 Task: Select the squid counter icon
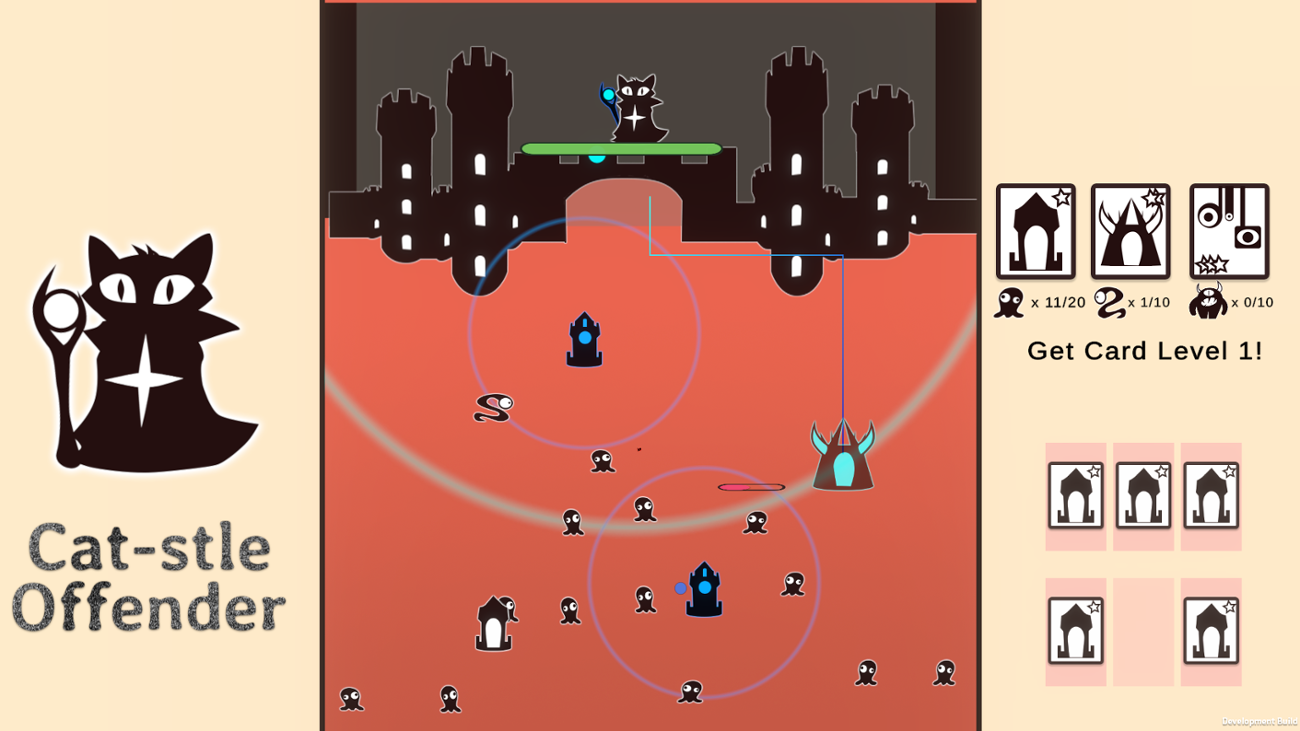(1009, 300)
